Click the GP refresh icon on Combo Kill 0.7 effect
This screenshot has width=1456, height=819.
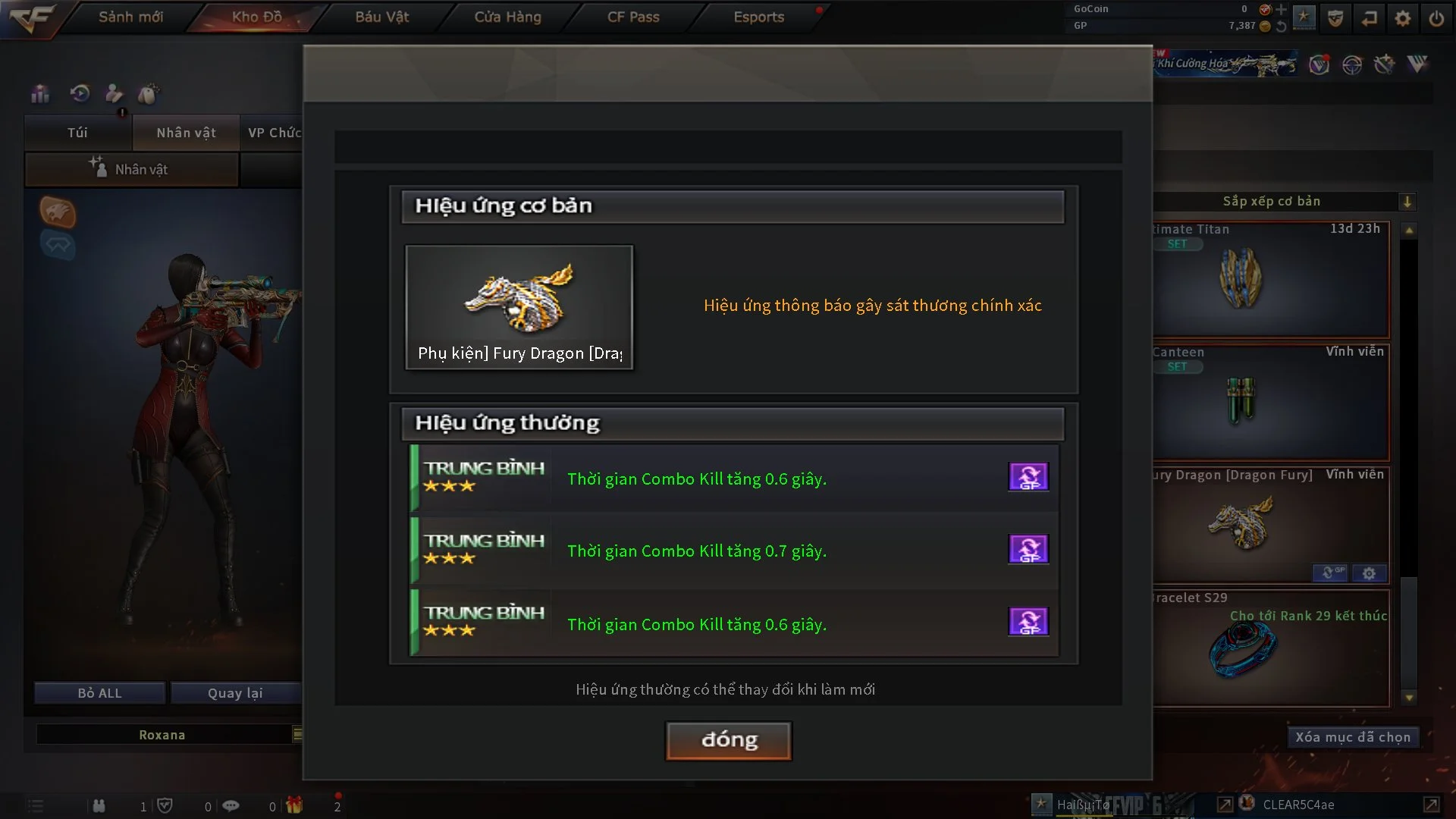pos(1028,549)
